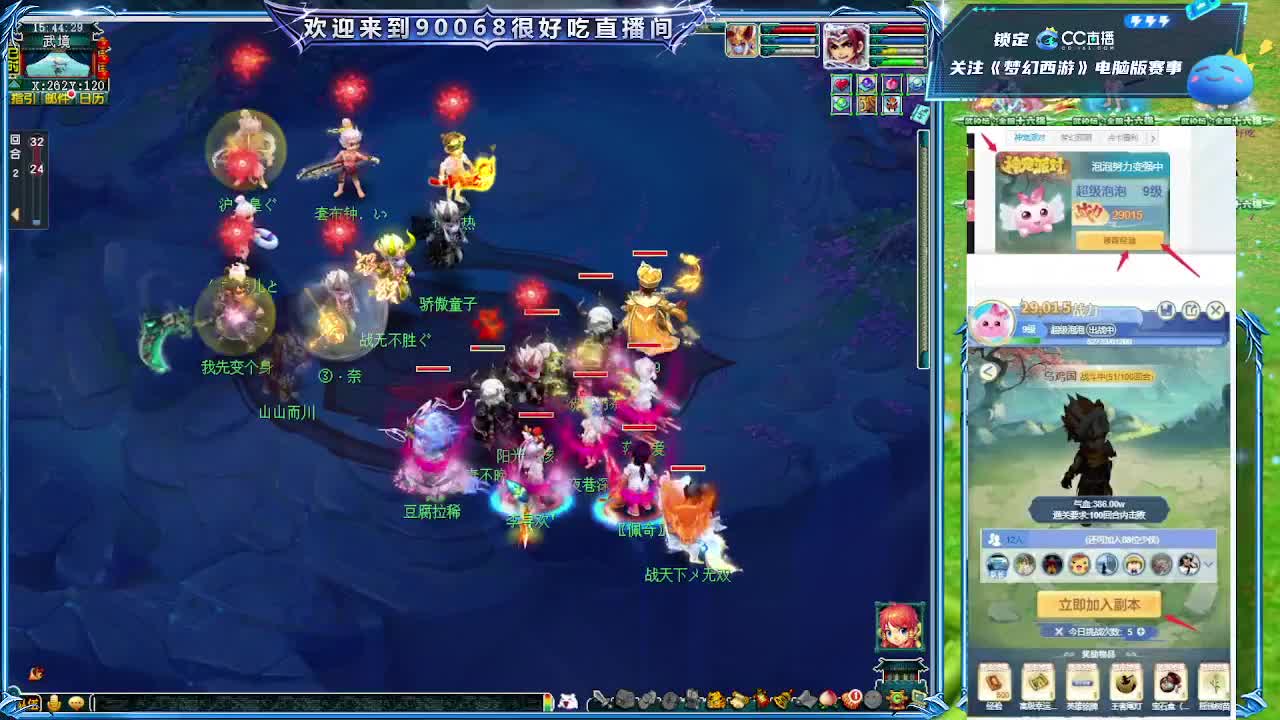This screenshot has height=720, width=1280.
Task: Switch to the 卡牌福利 tab
Action: pos(1123,137)
